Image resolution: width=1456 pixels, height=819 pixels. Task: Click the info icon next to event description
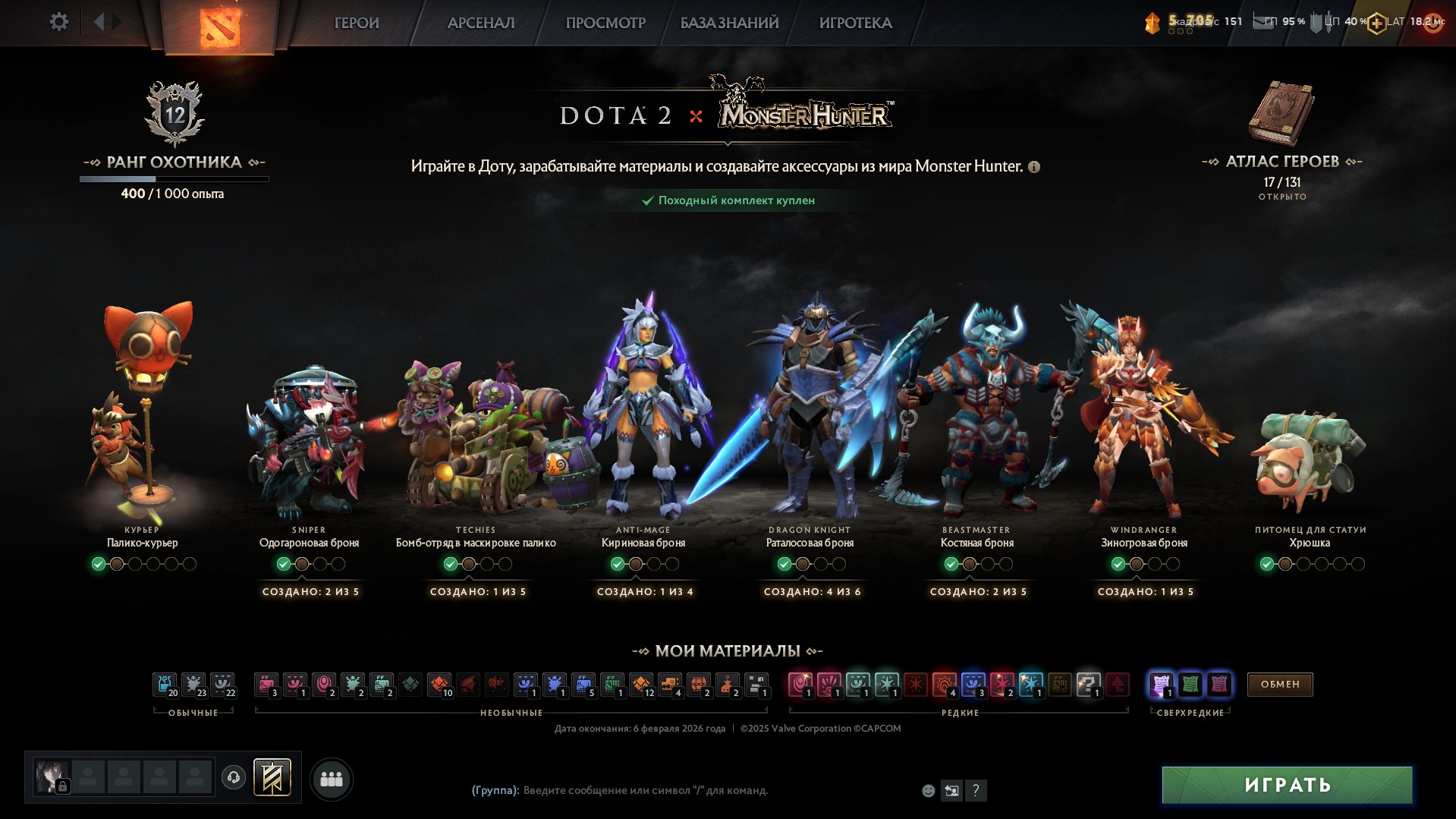click(1033, 165)
